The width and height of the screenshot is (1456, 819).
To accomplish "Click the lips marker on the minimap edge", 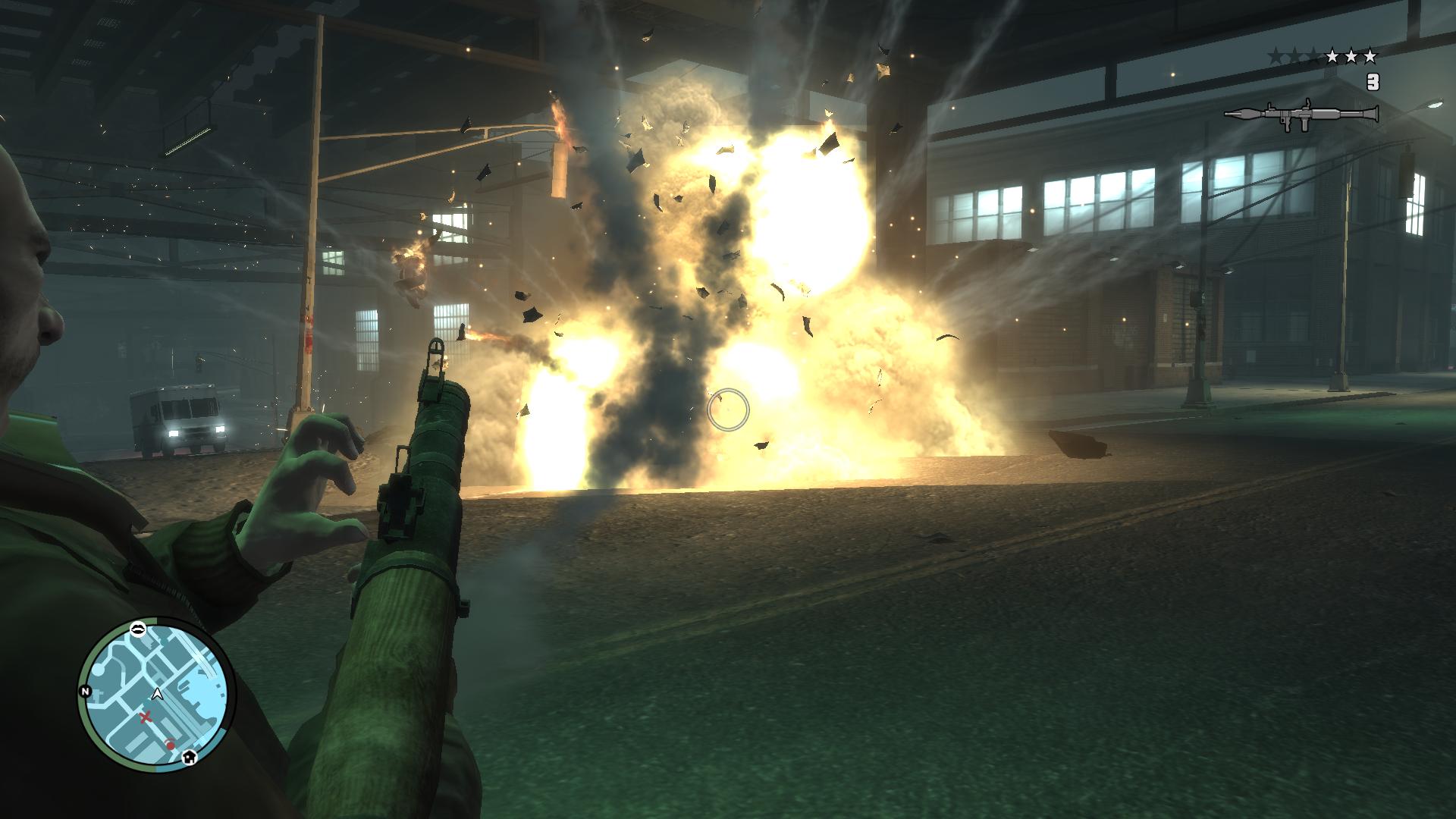I will tap(139, 627).
